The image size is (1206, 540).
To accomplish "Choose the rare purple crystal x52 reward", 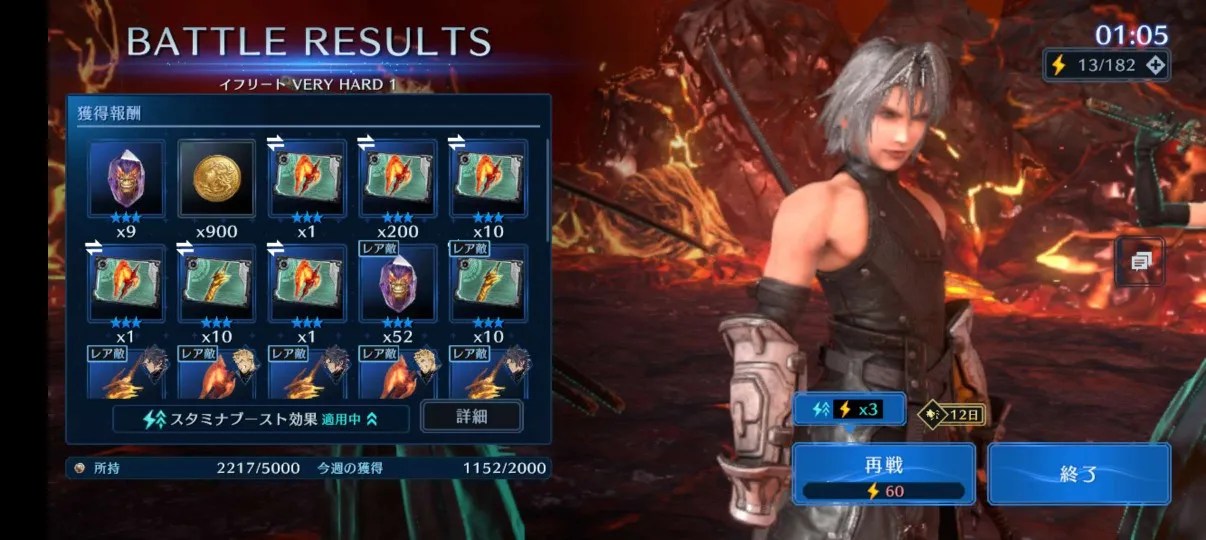I will tap(397, 283).
